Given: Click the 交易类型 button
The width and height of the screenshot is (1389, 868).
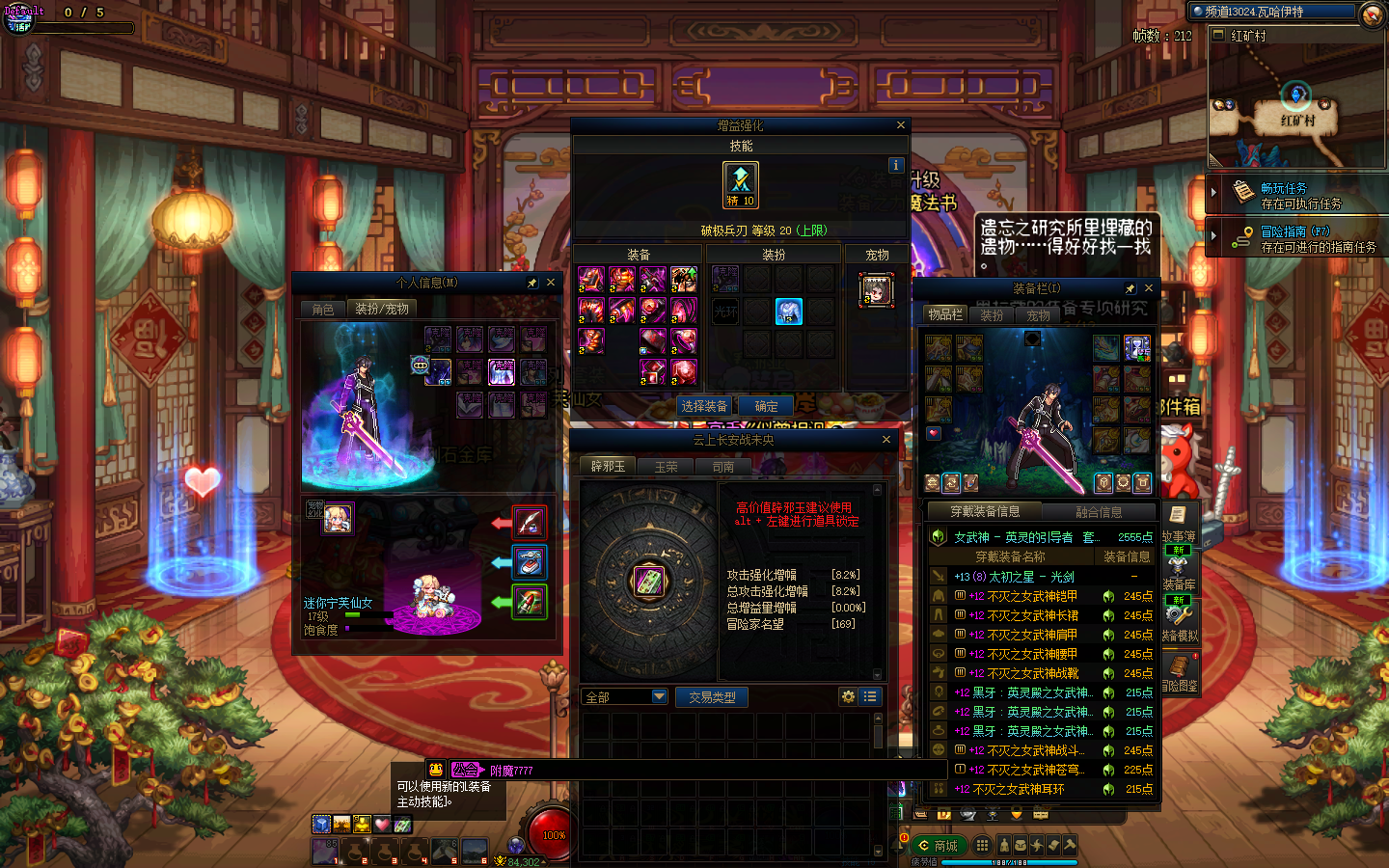Looking at the screenshot, I should click(712, 696).
